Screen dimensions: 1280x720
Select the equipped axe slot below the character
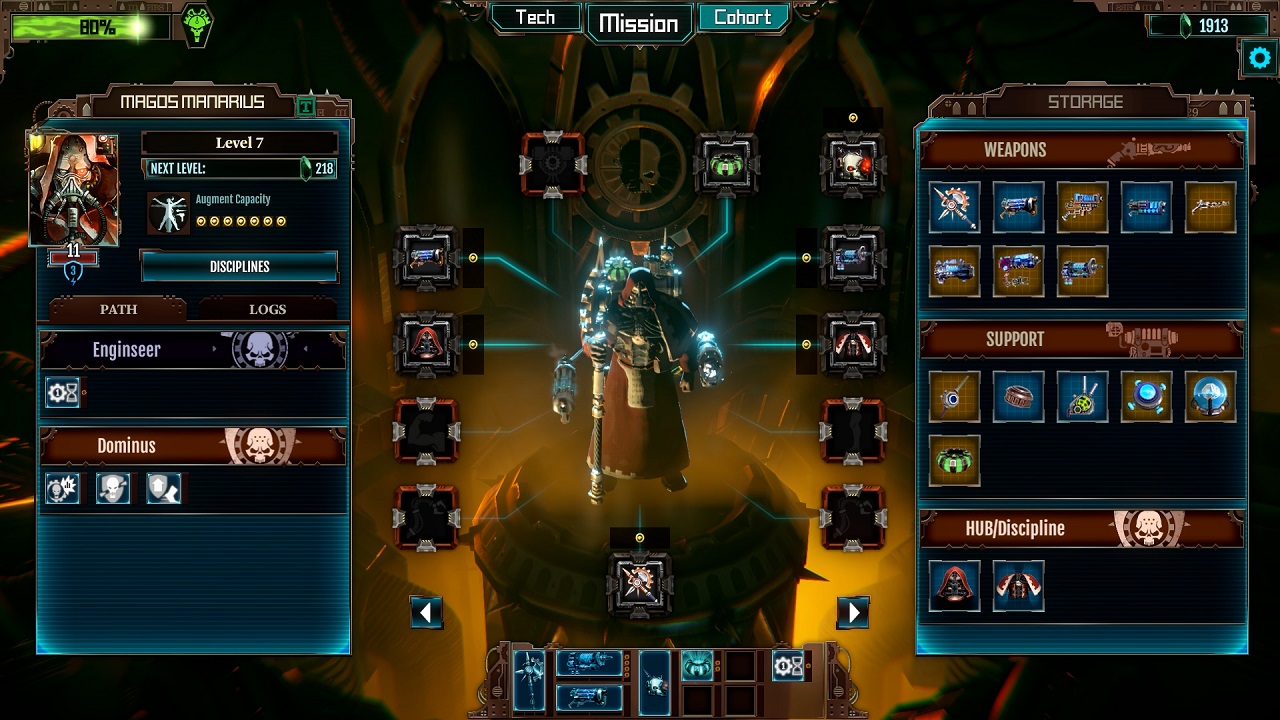tap(640, 583)
